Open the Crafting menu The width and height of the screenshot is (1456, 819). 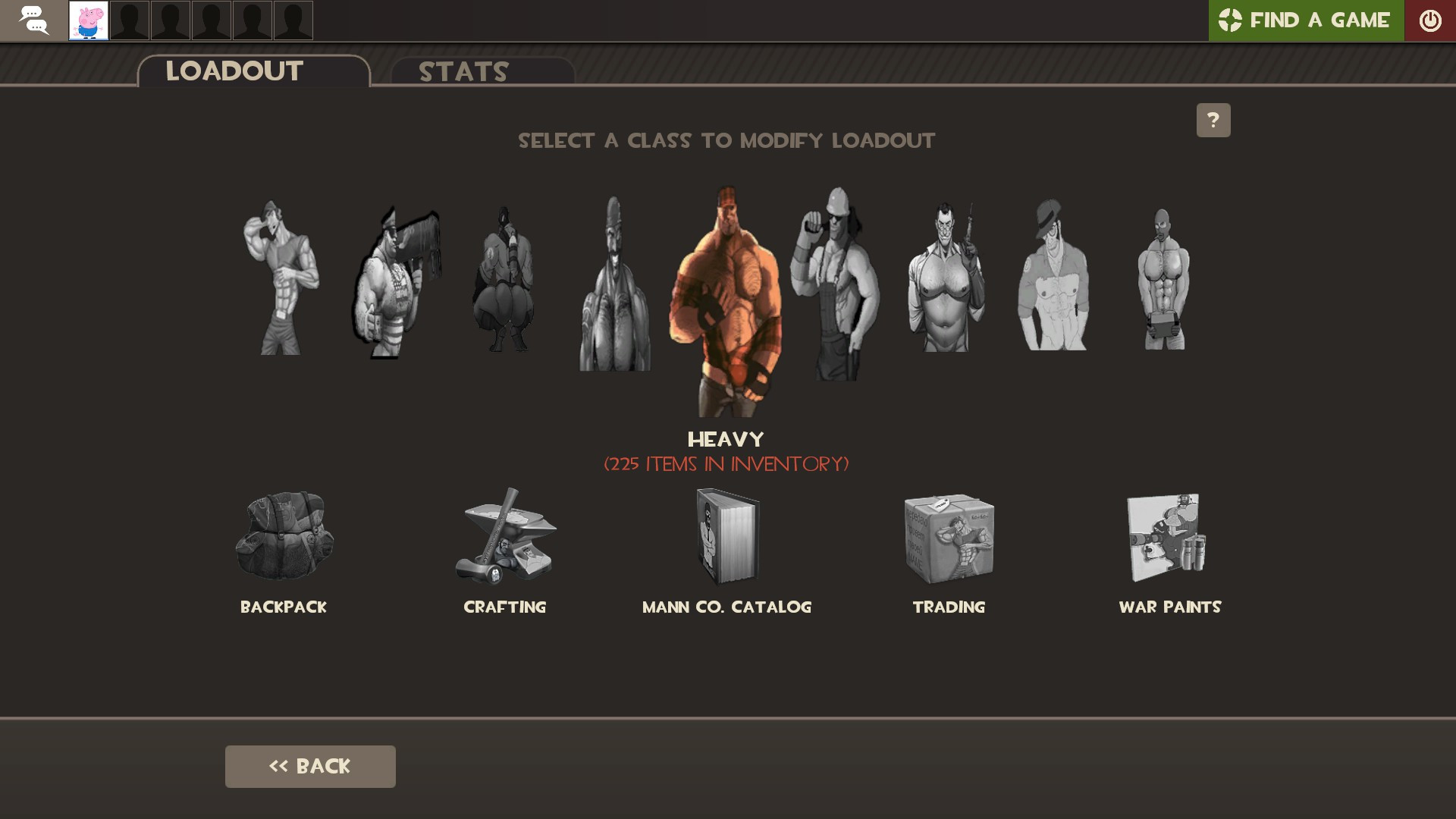505,538
